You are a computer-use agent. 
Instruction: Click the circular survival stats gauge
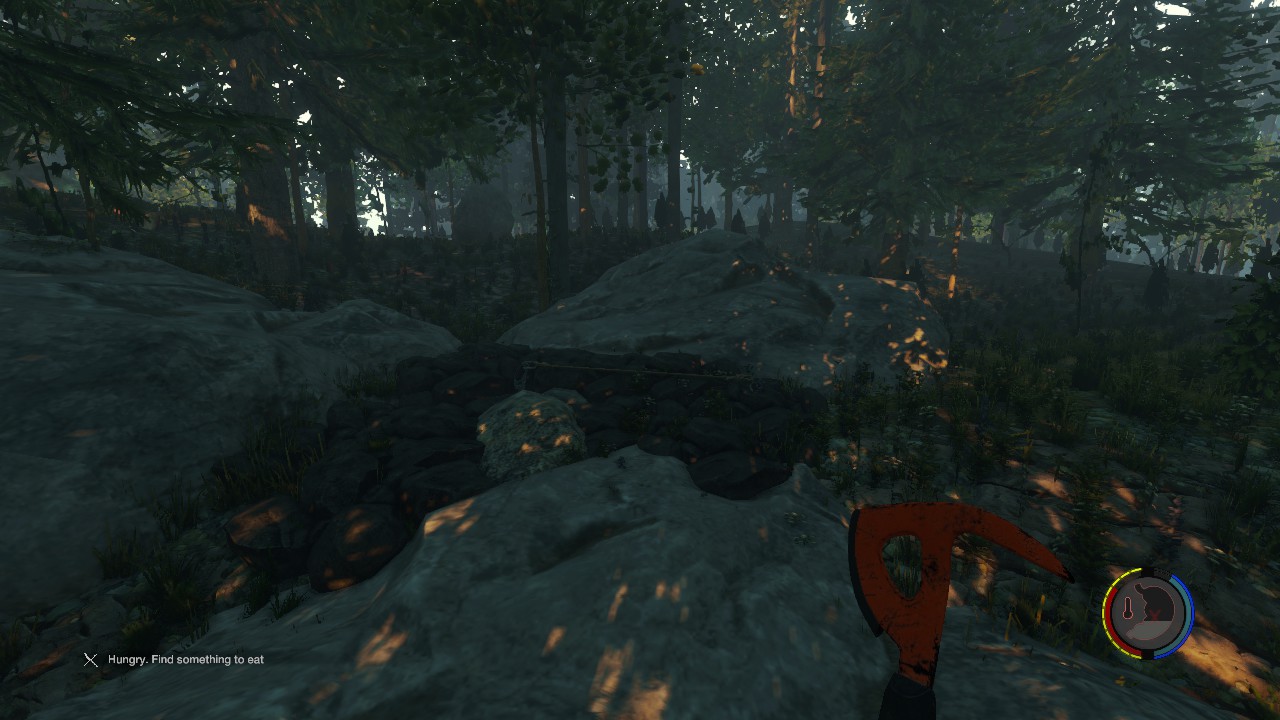[1148, 613]
